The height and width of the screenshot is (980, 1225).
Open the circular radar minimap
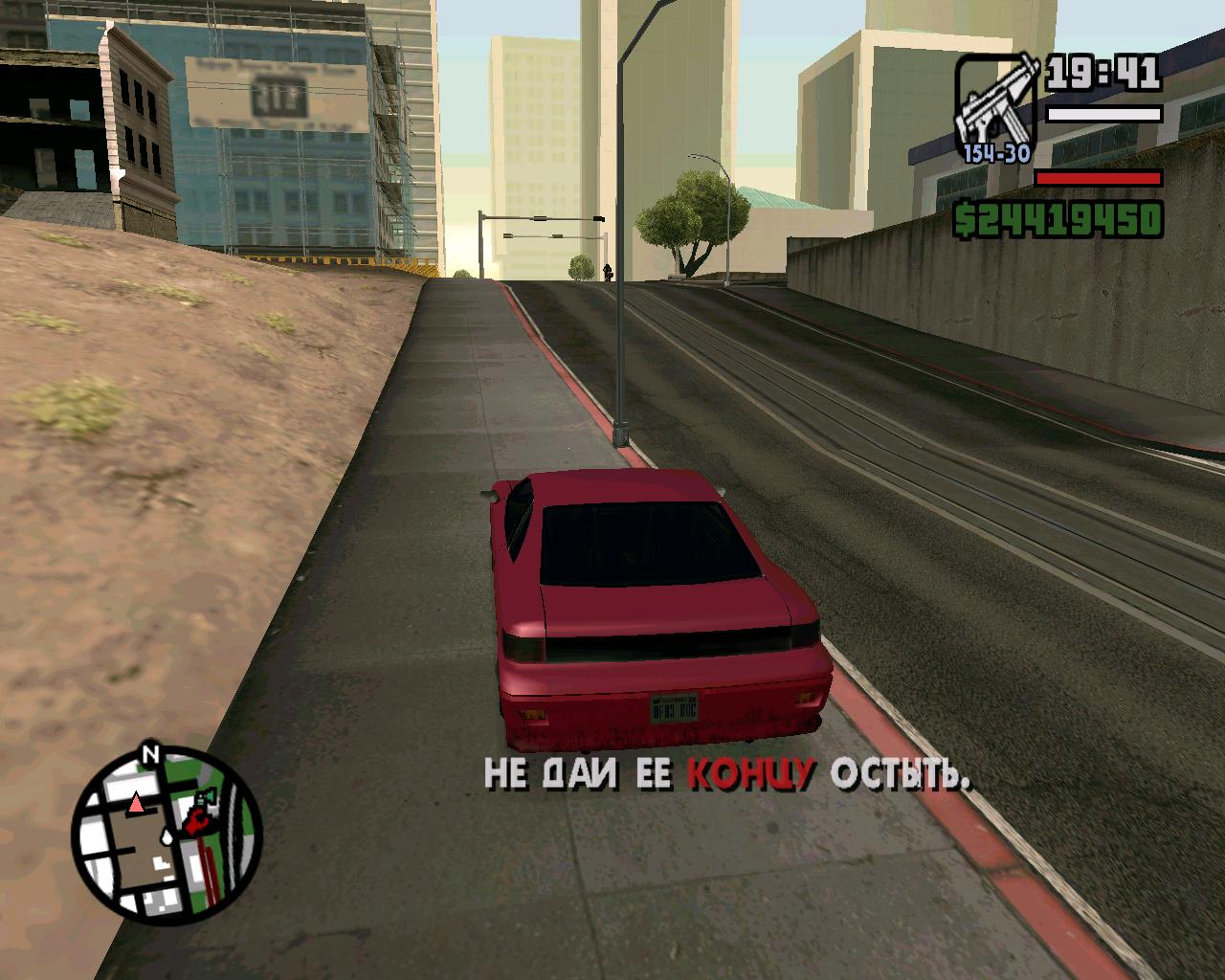pyautogui.click(x=167, y=830)
